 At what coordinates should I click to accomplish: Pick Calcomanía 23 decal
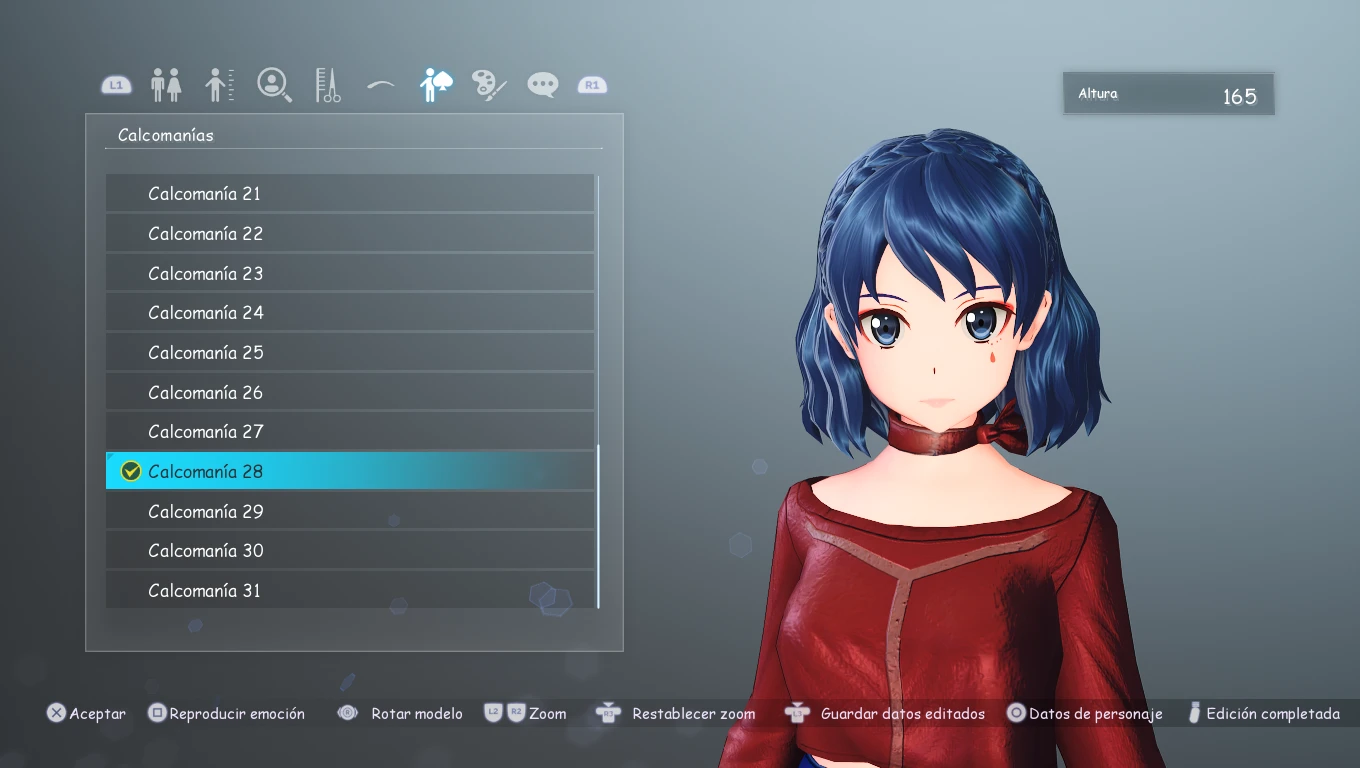pos(350,273)
